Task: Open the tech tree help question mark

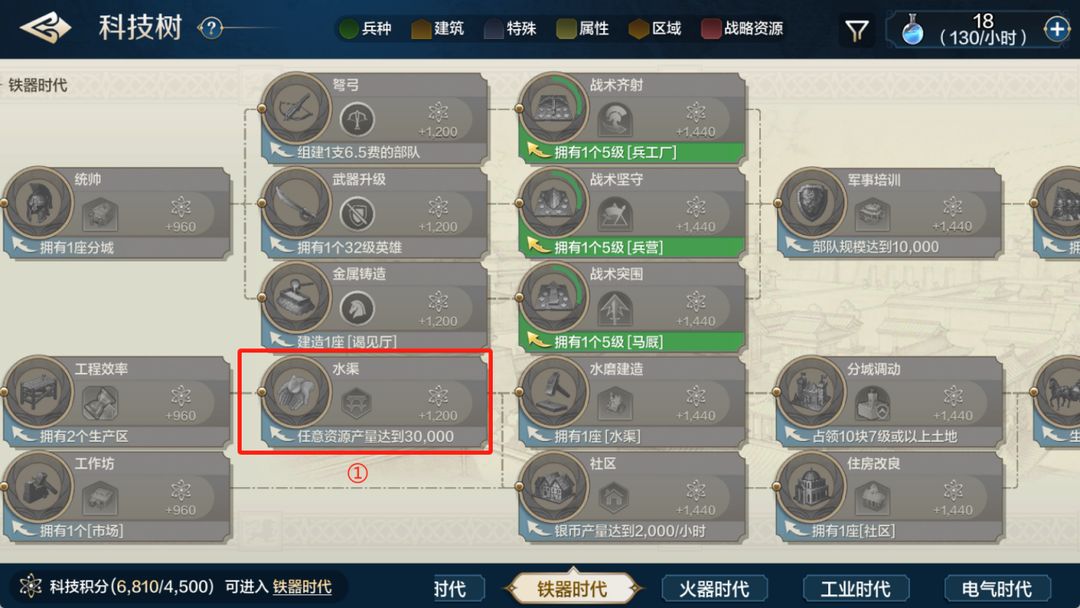Action: click(210, 28)
